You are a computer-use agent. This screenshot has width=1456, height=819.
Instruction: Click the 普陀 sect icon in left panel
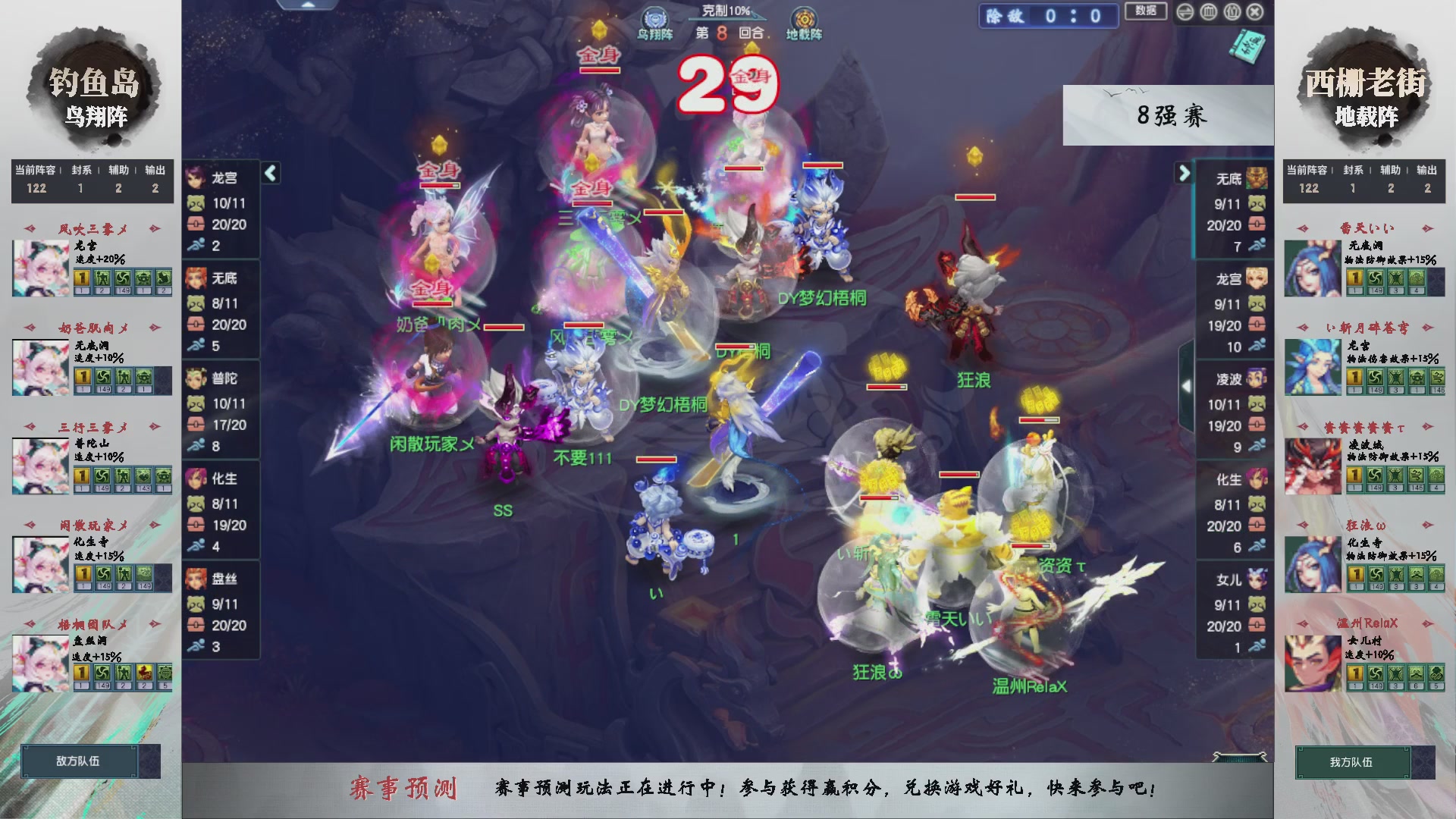point(197,379)
